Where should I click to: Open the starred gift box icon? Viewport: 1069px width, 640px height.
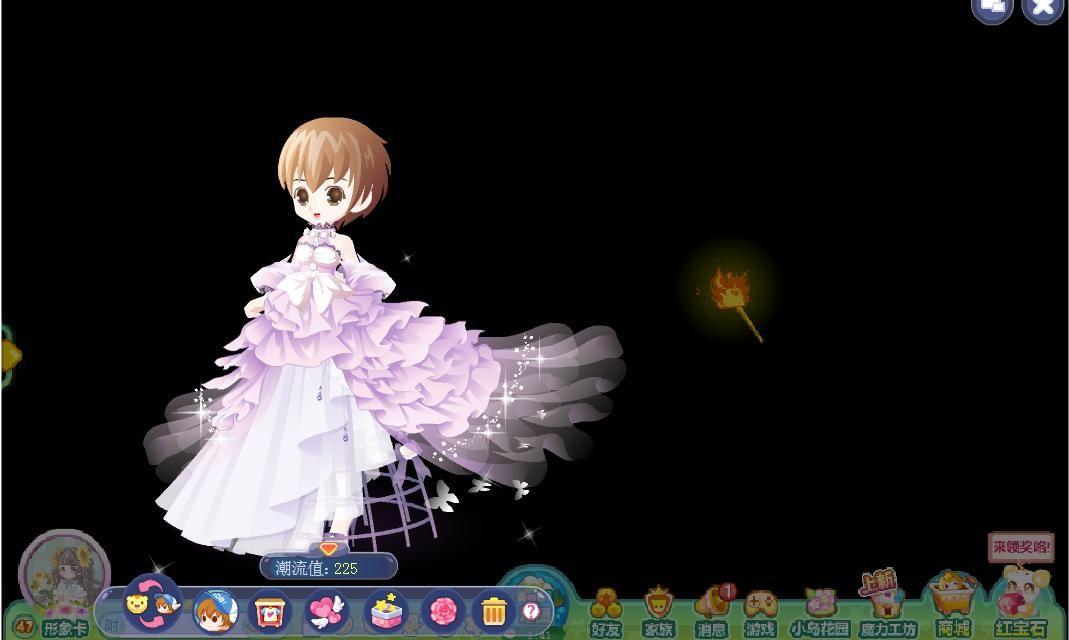tap(384, 610)
